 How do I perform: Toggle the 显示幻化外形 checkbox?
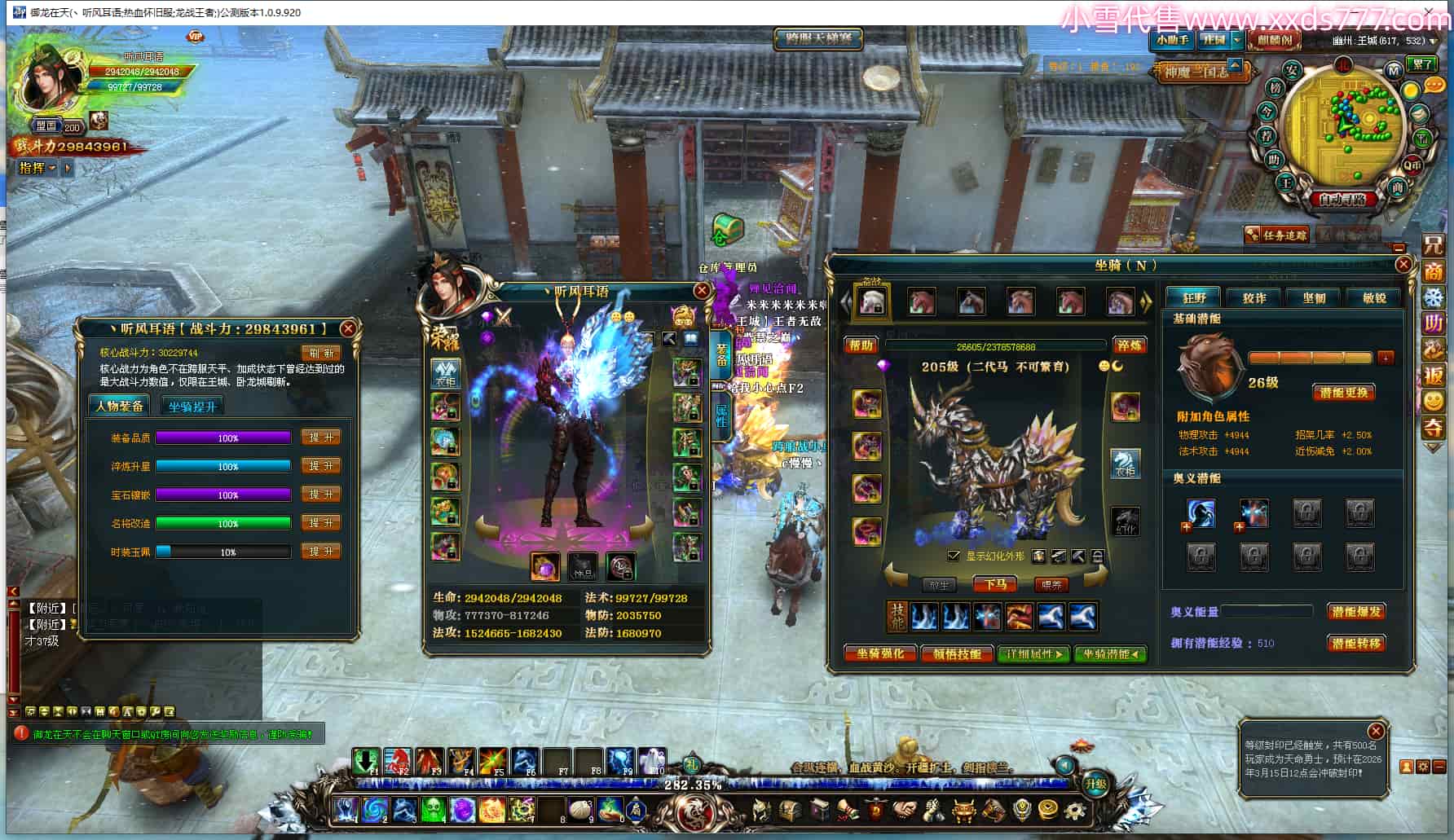coord(954,556)
